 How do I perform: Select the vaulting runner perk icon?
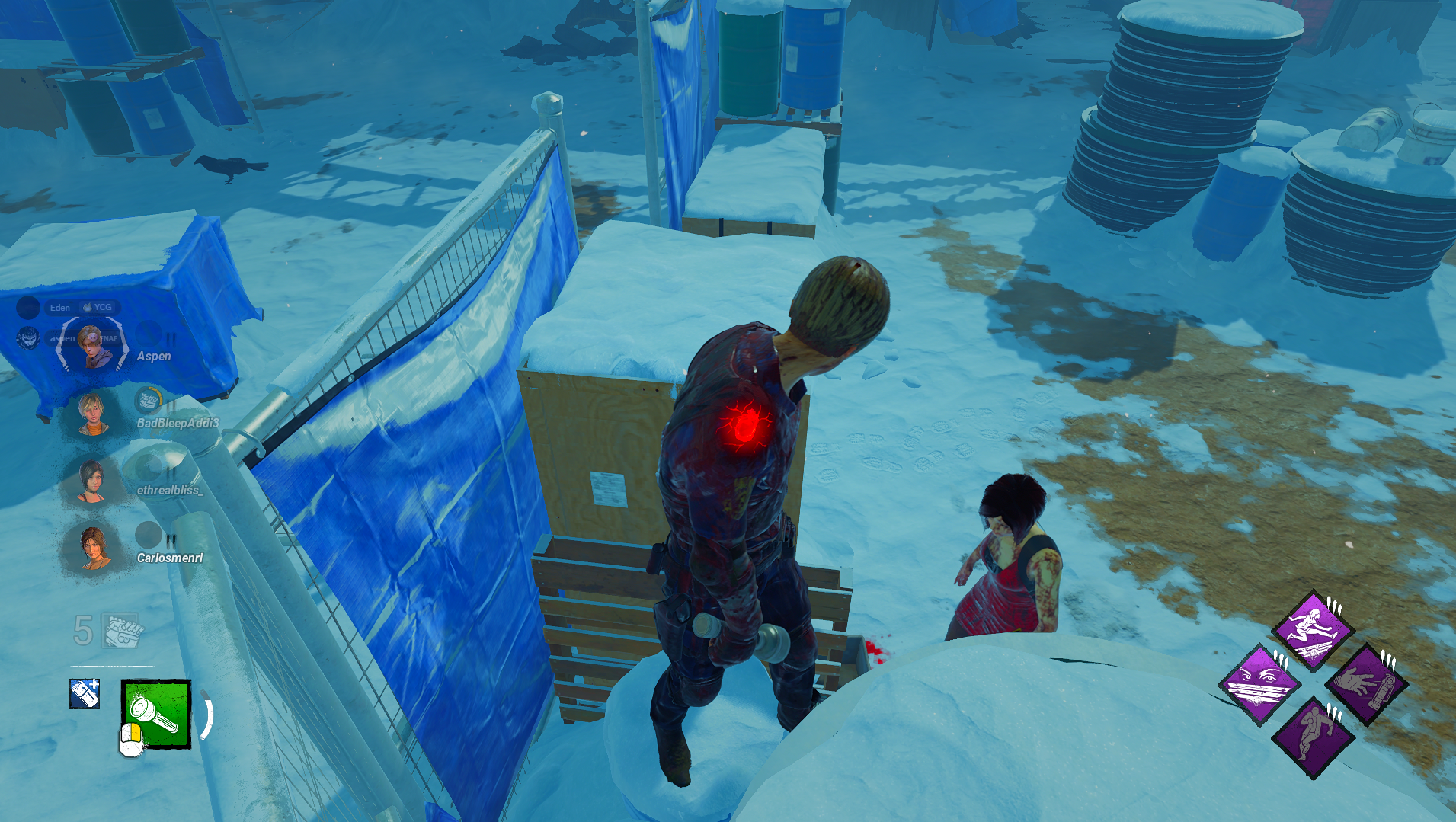1313,629
